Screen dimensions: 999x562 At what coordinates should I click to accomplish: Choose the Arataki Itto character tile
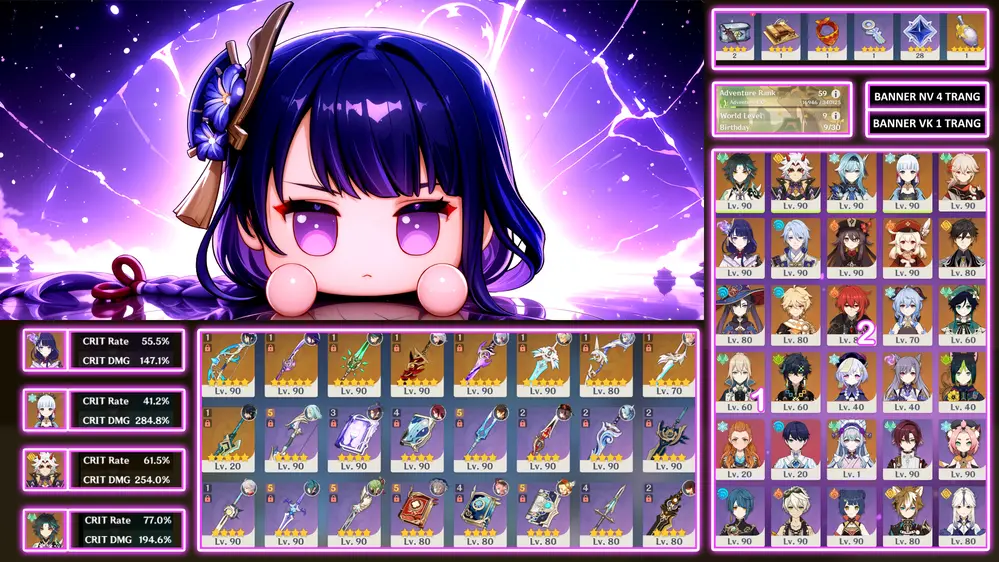tap(796, 180)
